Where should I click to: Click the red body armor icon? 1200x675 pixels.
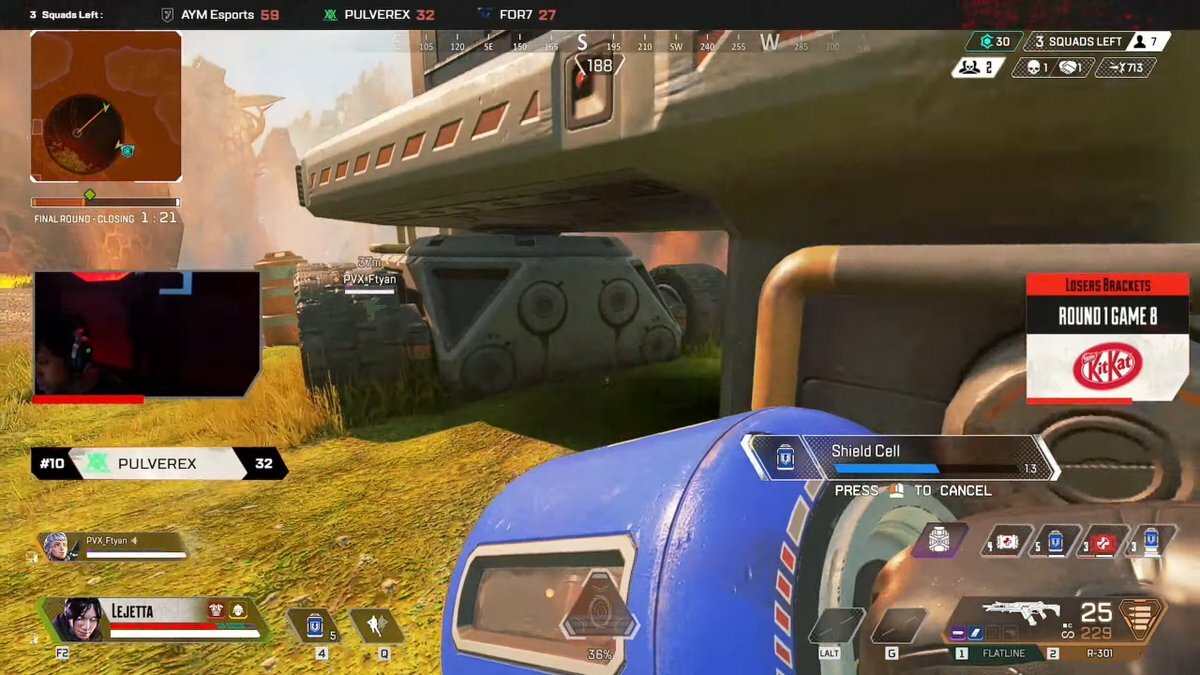[x=215, y=610]
